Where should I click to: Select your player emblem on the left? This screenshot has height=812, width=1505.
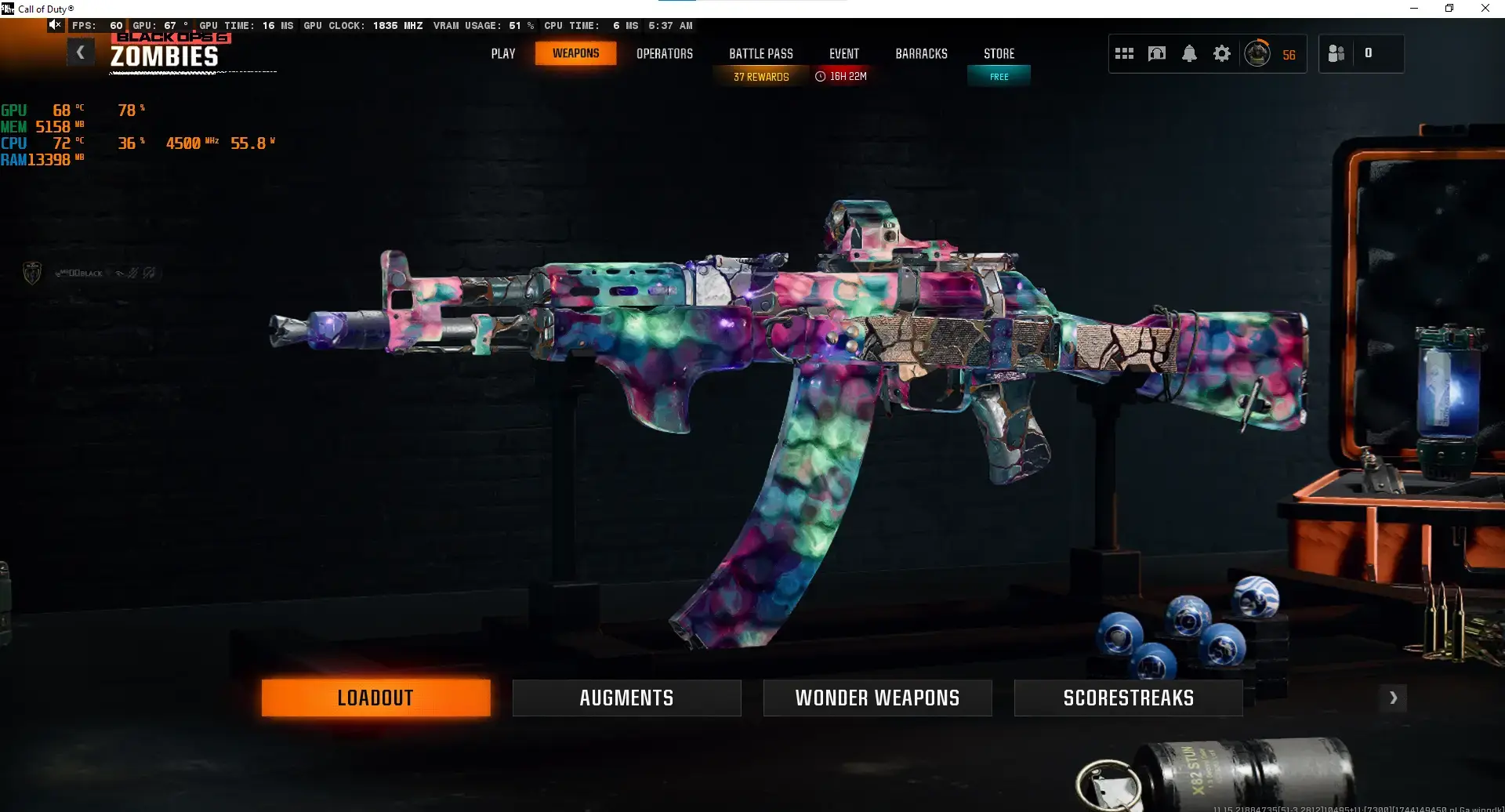[x=31, y=272]
